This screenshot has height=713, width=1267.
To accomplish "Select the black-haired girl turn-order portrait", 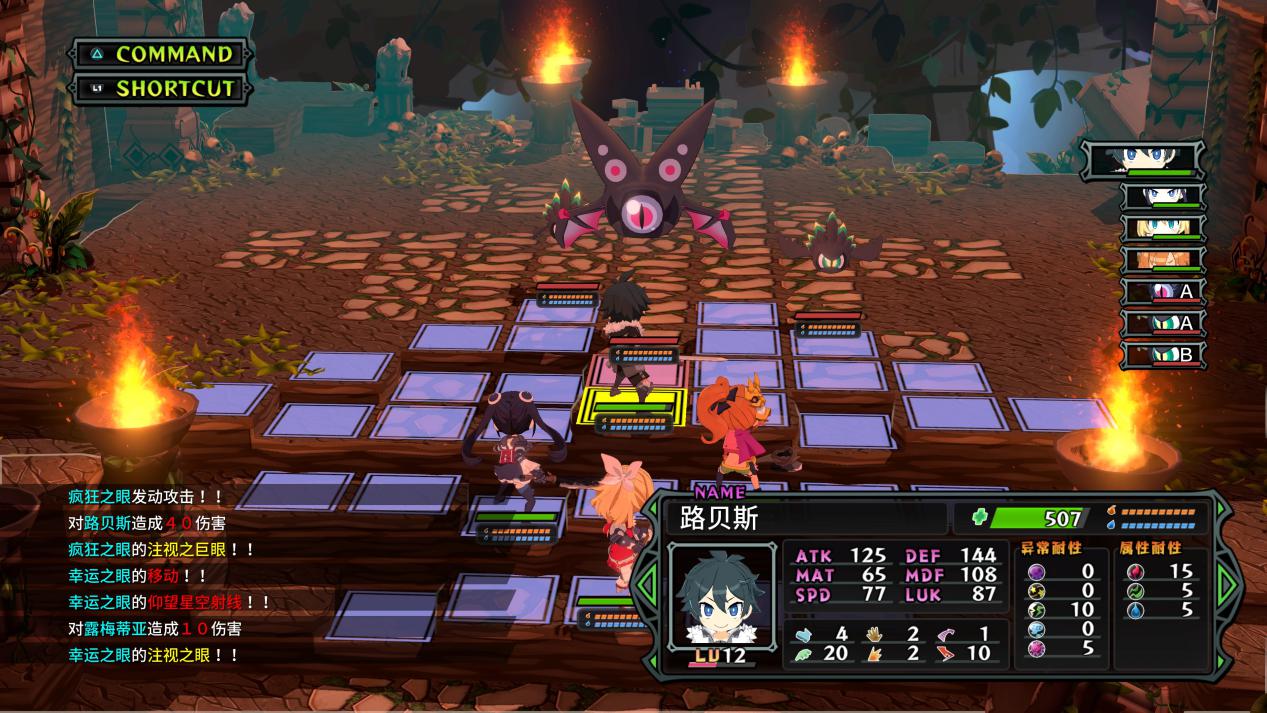I will 1161,195.
